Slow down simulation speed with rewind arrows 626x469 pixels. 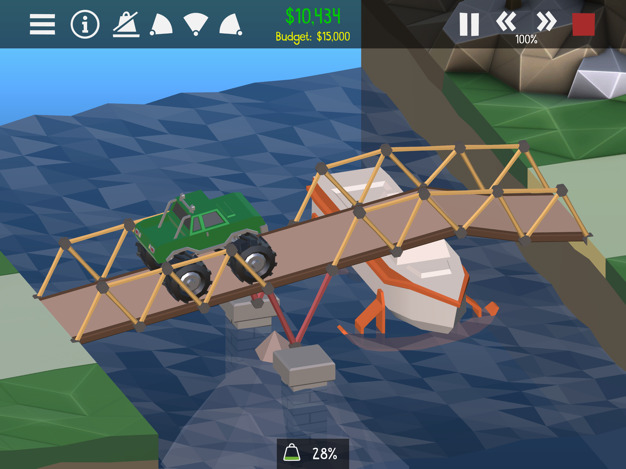pyautogui.click(x=507, y=21)
